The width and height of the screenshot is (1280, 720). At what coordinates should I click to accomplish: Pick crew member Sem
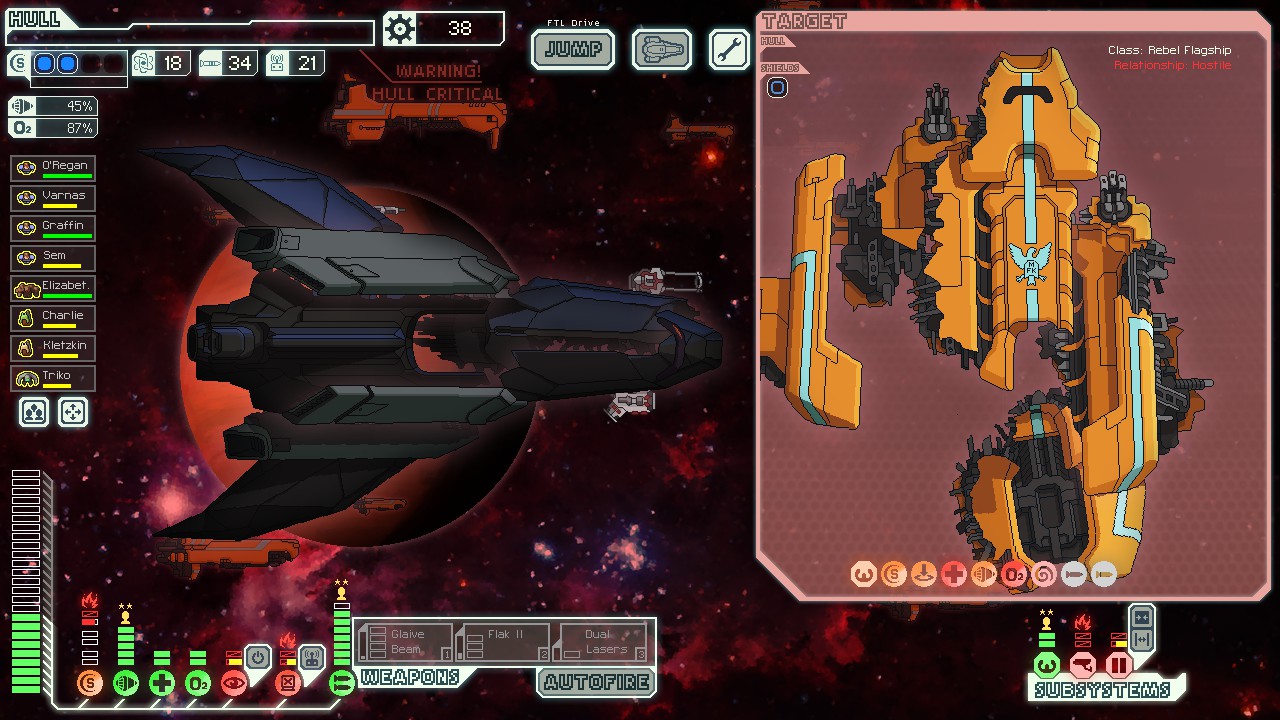(53, 258)
